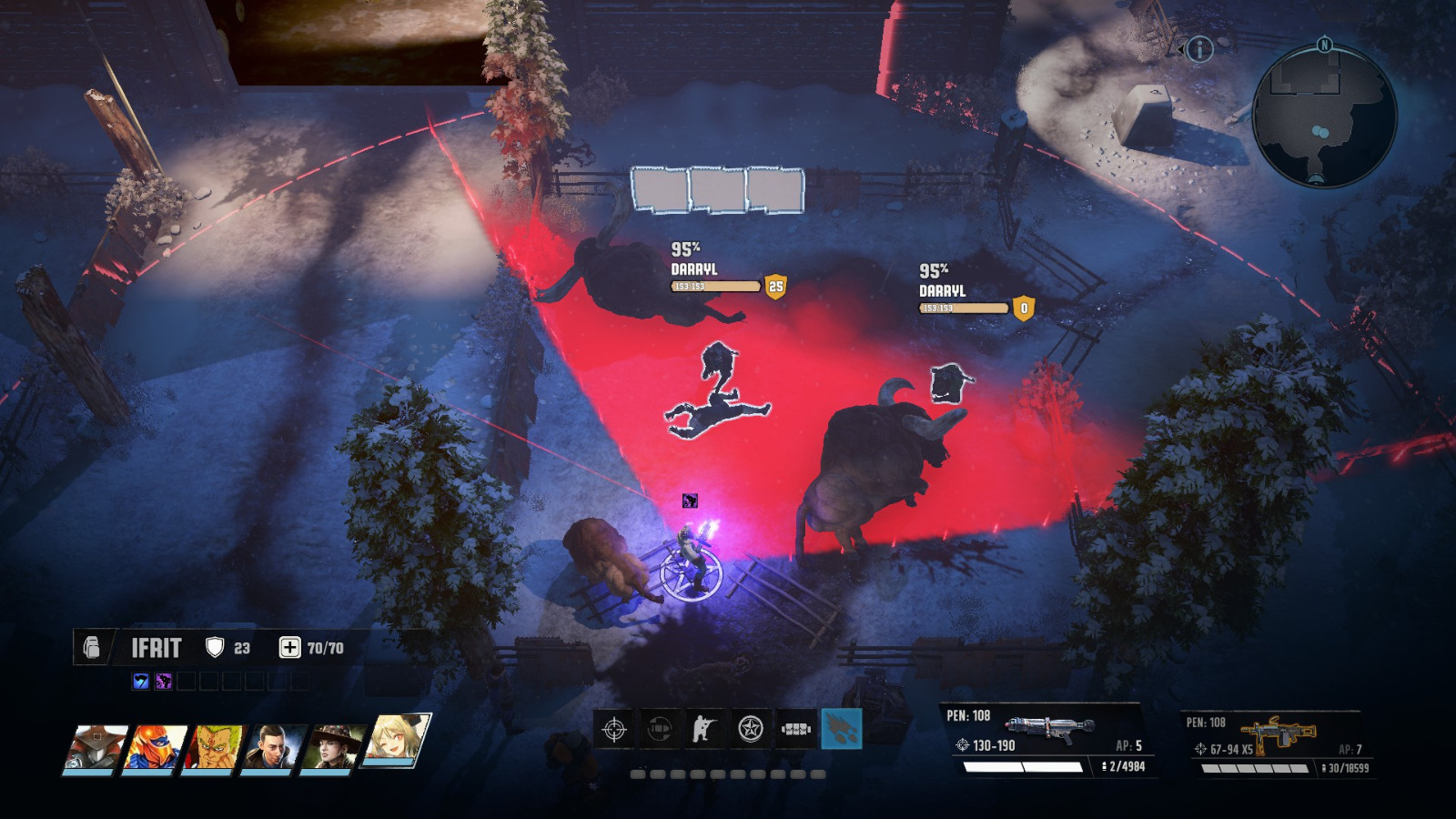Choose the orange helmeted squad member portrait
This screenshot has height=819, width=1456.
(155, 747)
